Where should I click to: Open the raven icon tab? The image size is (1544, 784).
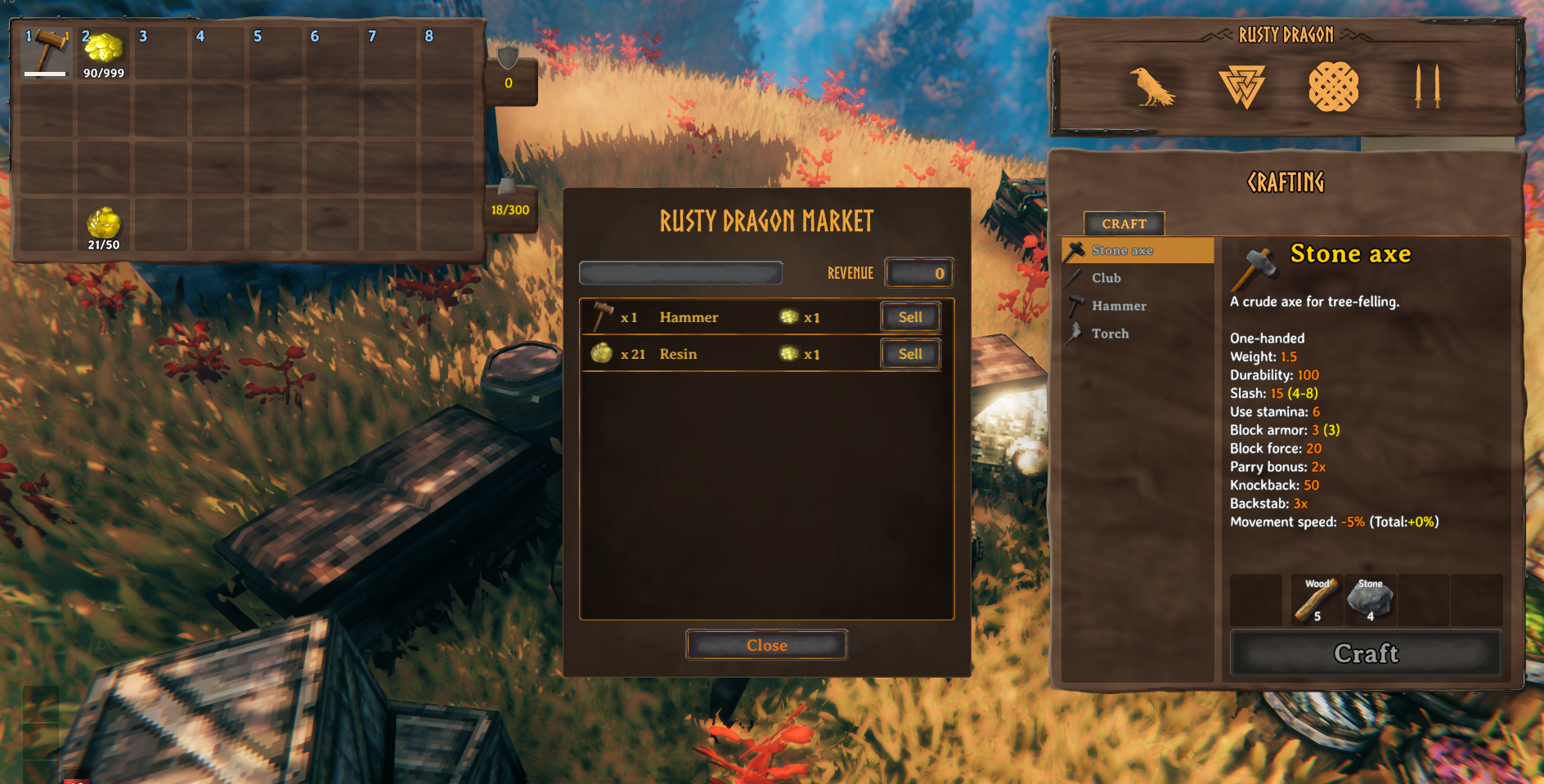point(1151,87)
